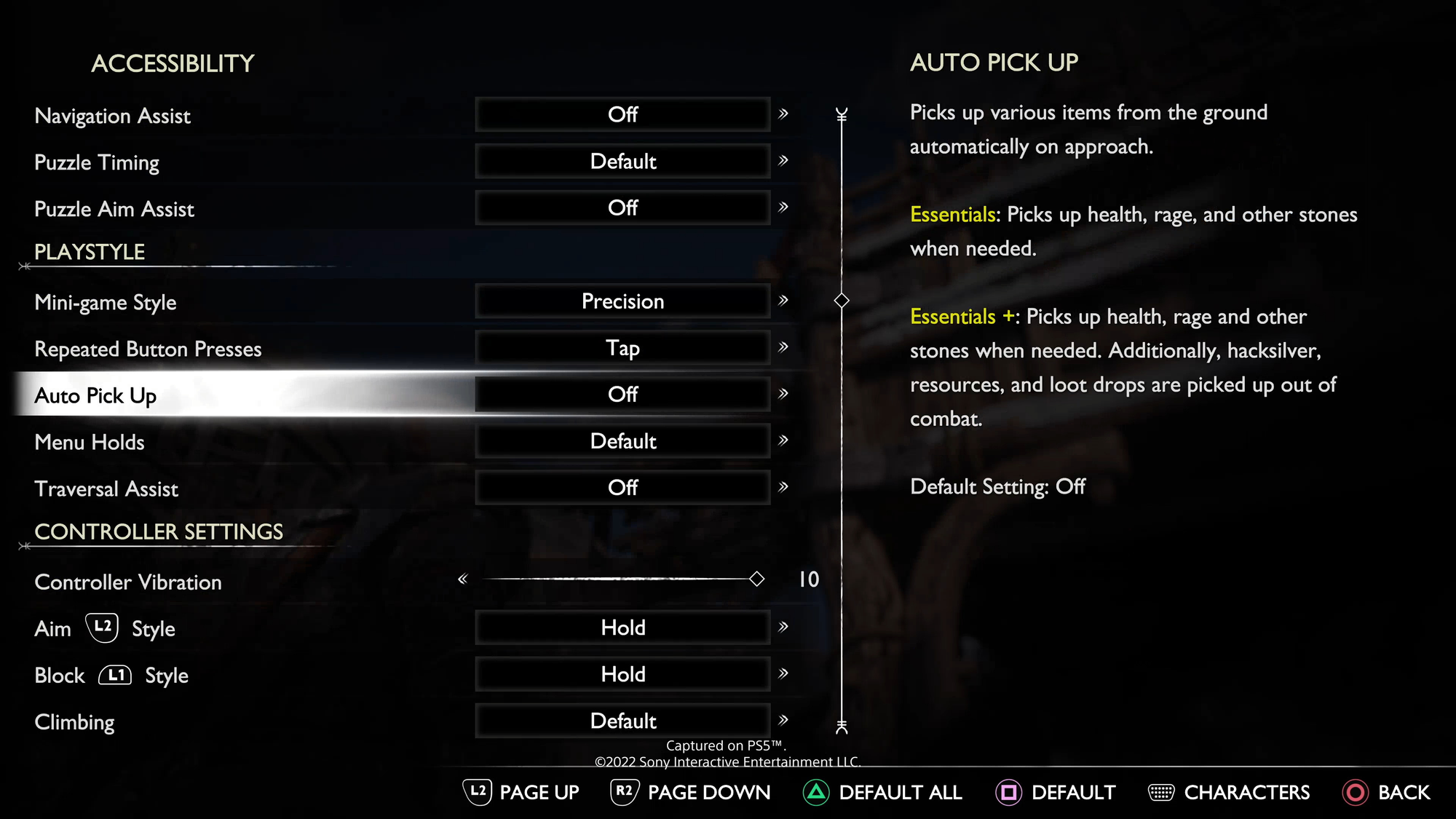Screen dimensions: 1456x819
Task: Reset everything with Default All
Action: click(x=882, y=792)
